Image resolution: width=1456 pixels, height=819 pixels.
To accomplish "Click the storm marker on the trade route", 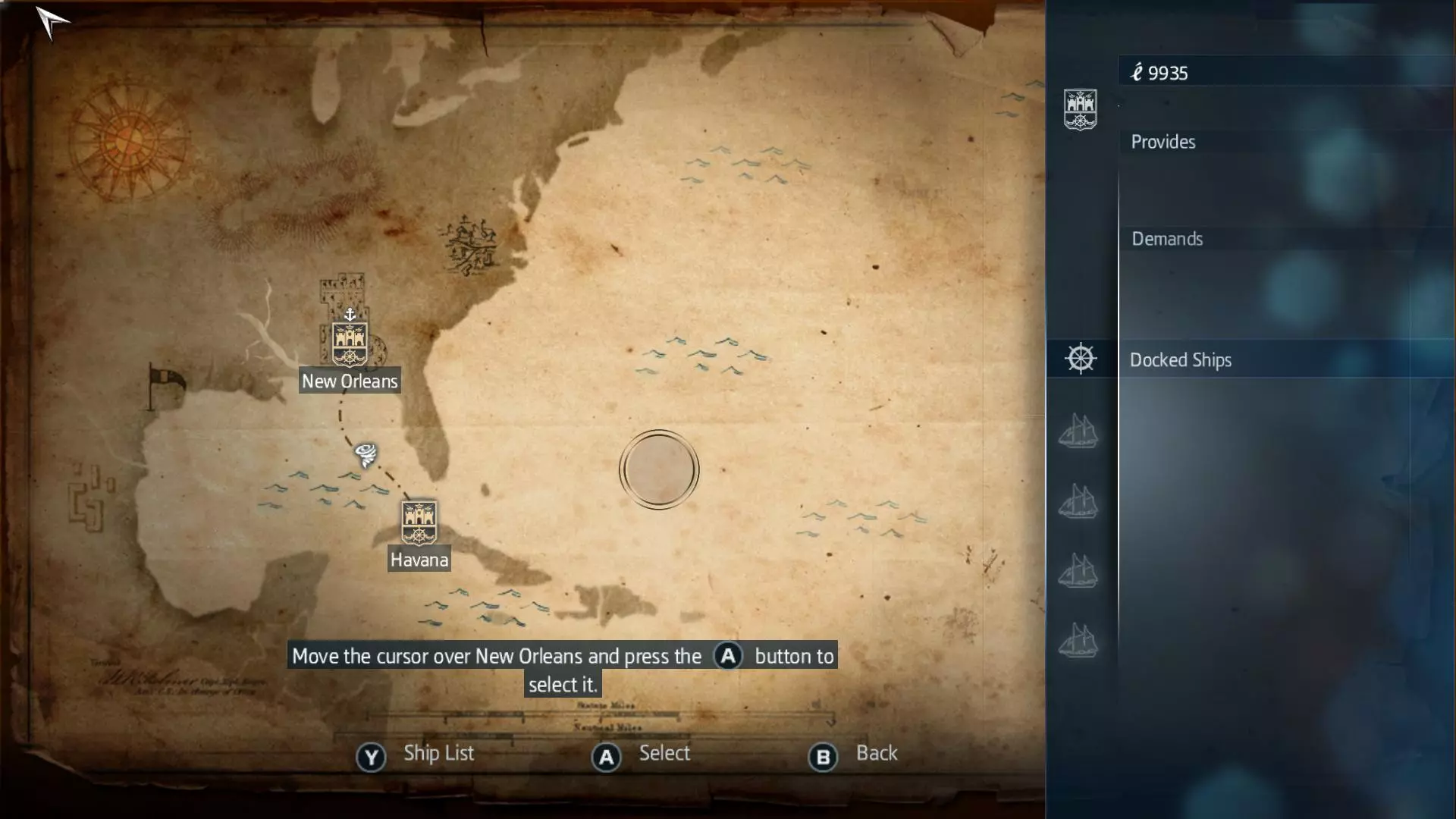I will (x=366, y=455).
